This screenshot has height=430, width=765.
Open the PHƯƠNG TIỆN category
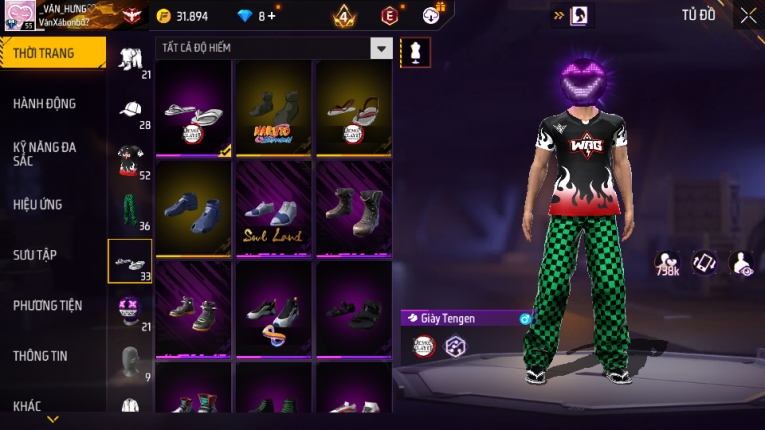[47, 305]
